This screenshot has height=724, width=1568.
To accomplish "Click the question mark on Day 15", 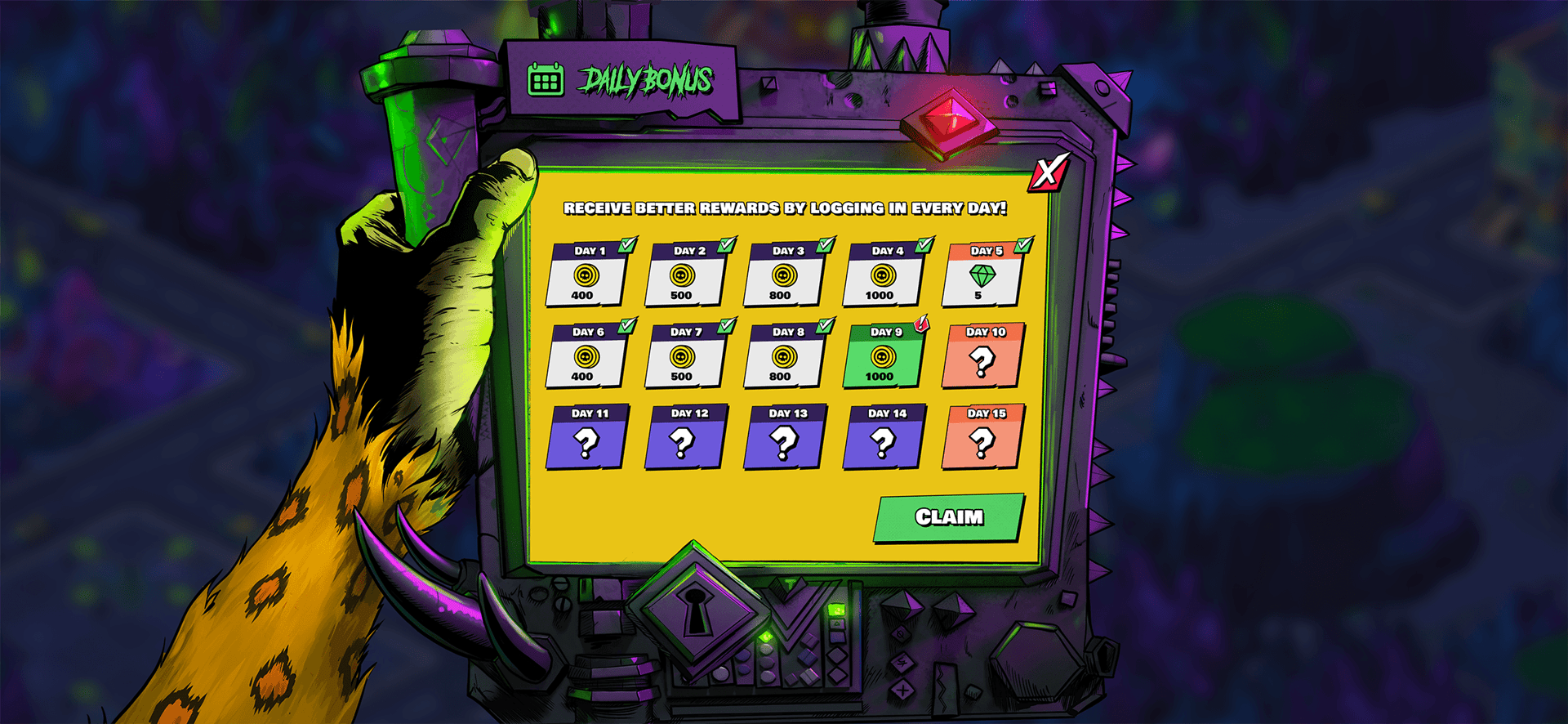I will coord(982,444).
